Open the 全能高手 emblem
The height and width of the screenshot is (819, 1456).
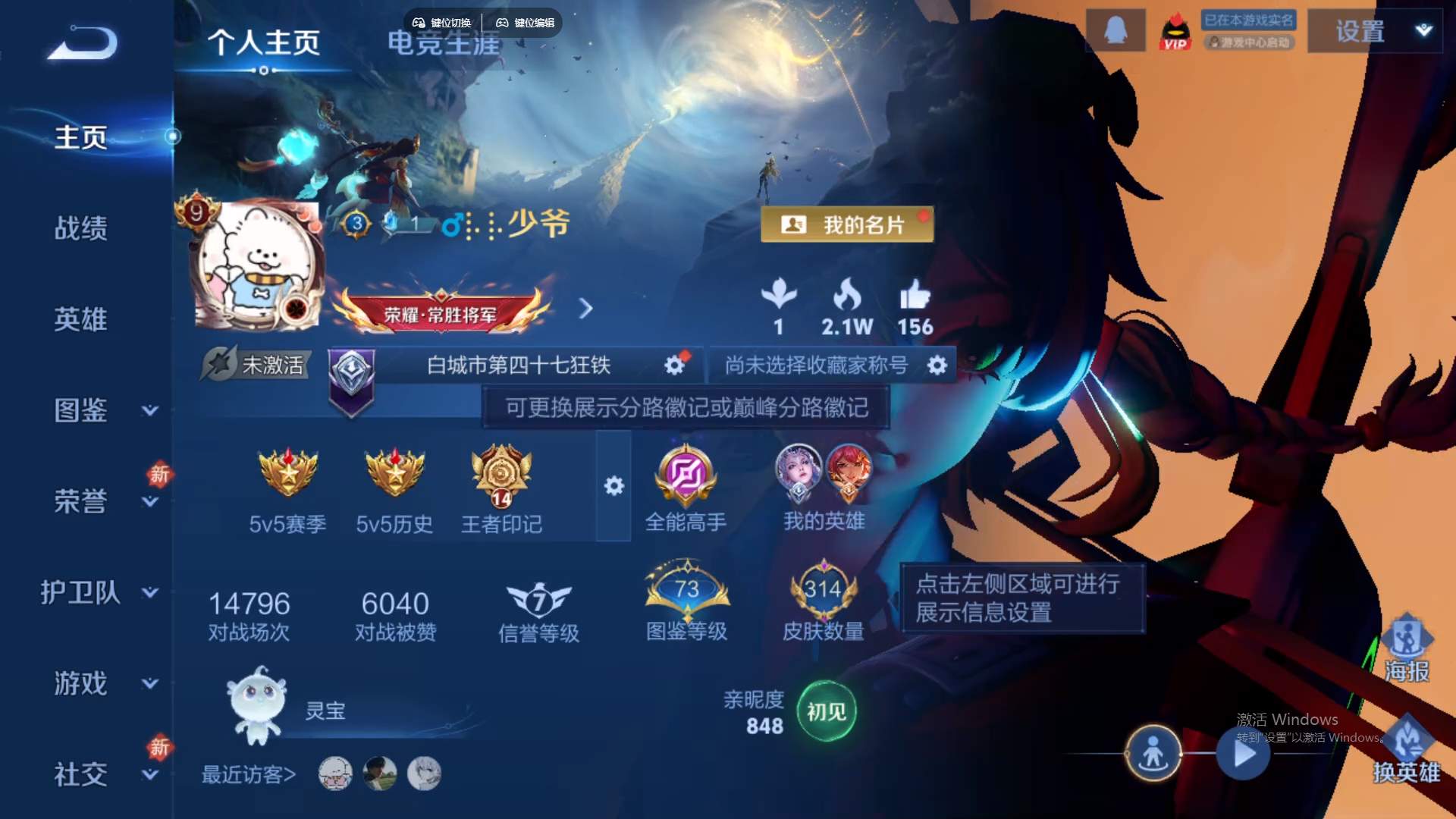tap(685, 474)
